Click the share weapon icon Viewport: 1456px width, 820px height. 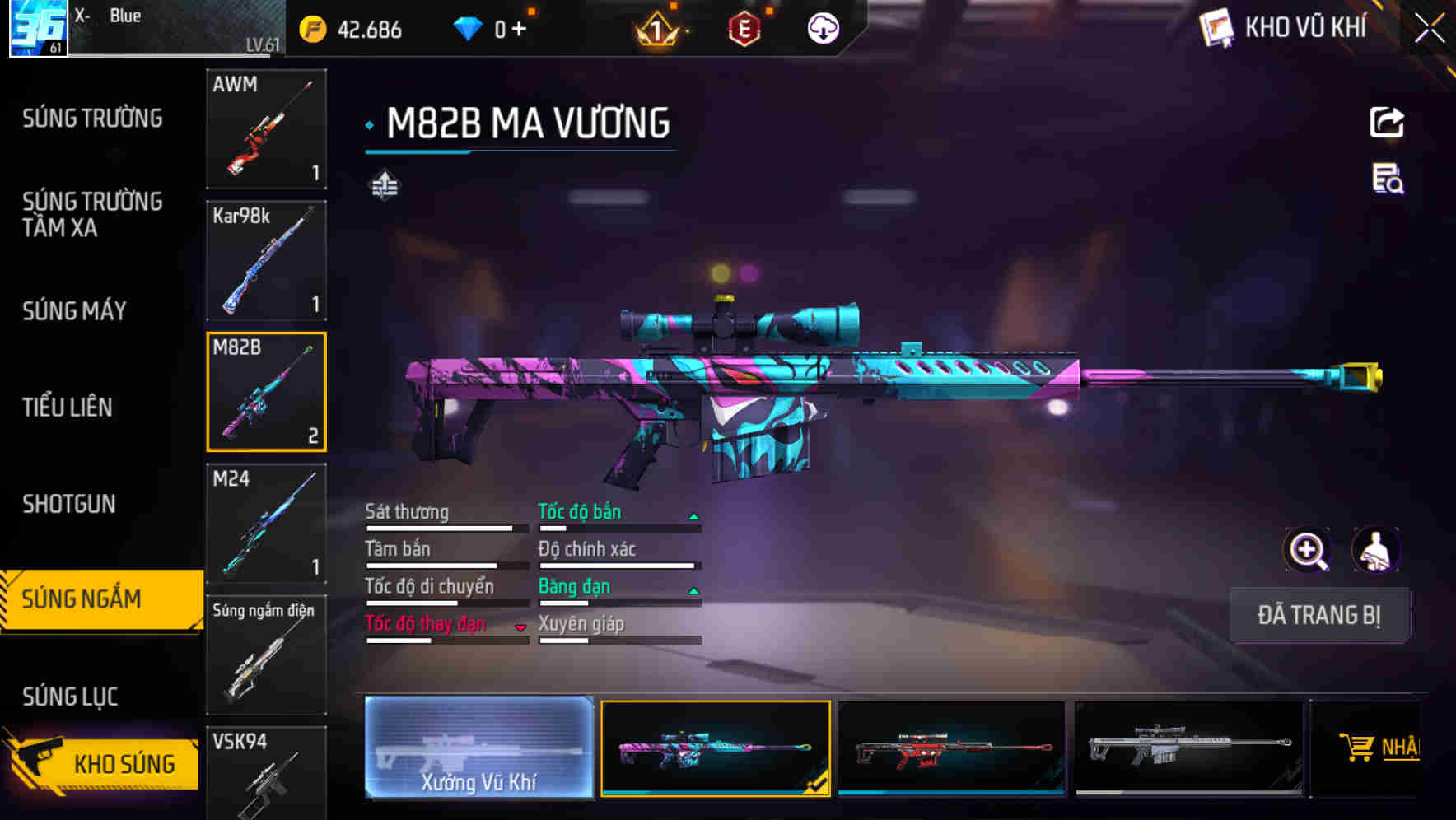(1387, 122)
